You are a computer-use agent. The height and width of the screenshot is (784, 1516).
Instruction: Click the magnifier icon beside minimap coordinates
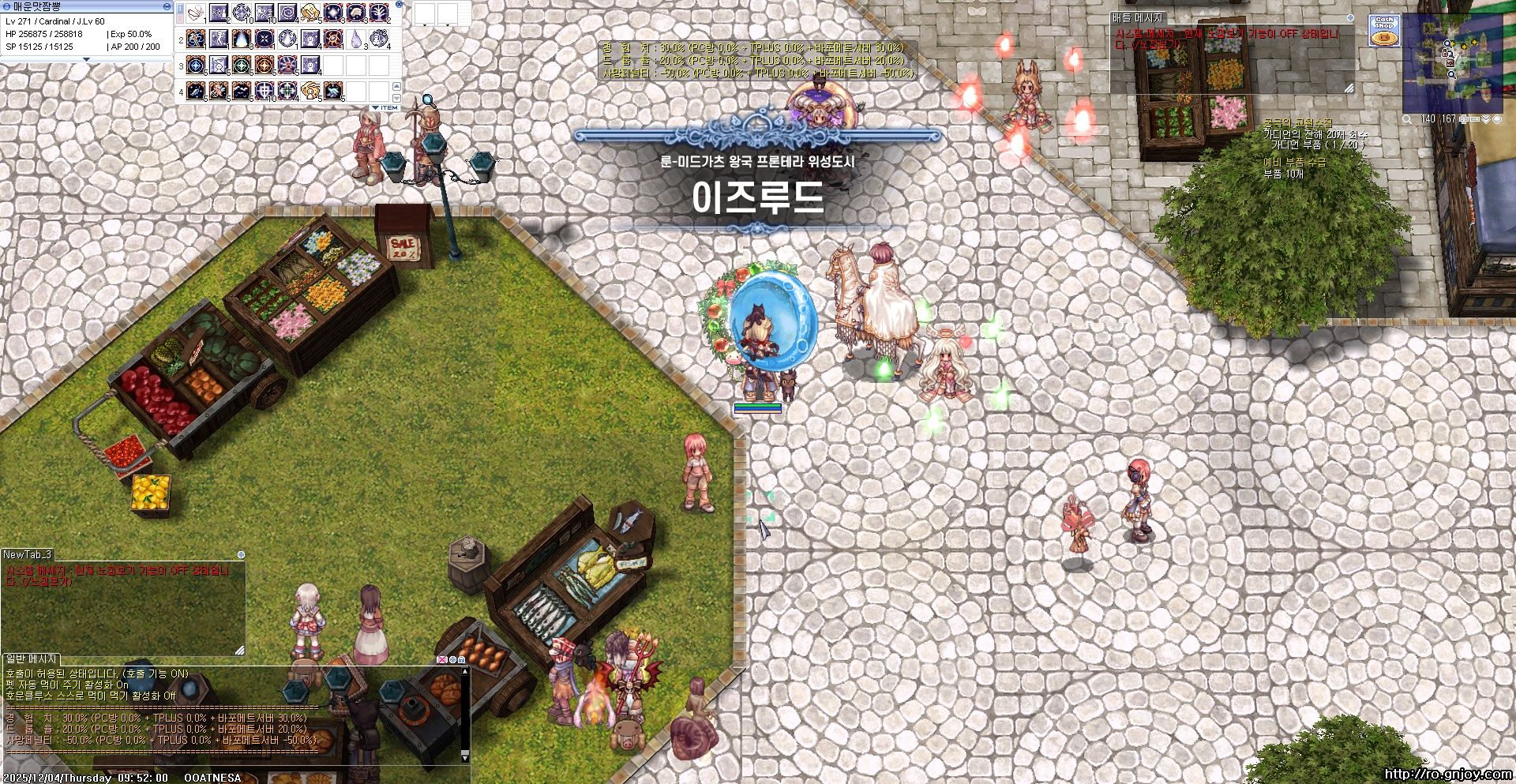1406,118
